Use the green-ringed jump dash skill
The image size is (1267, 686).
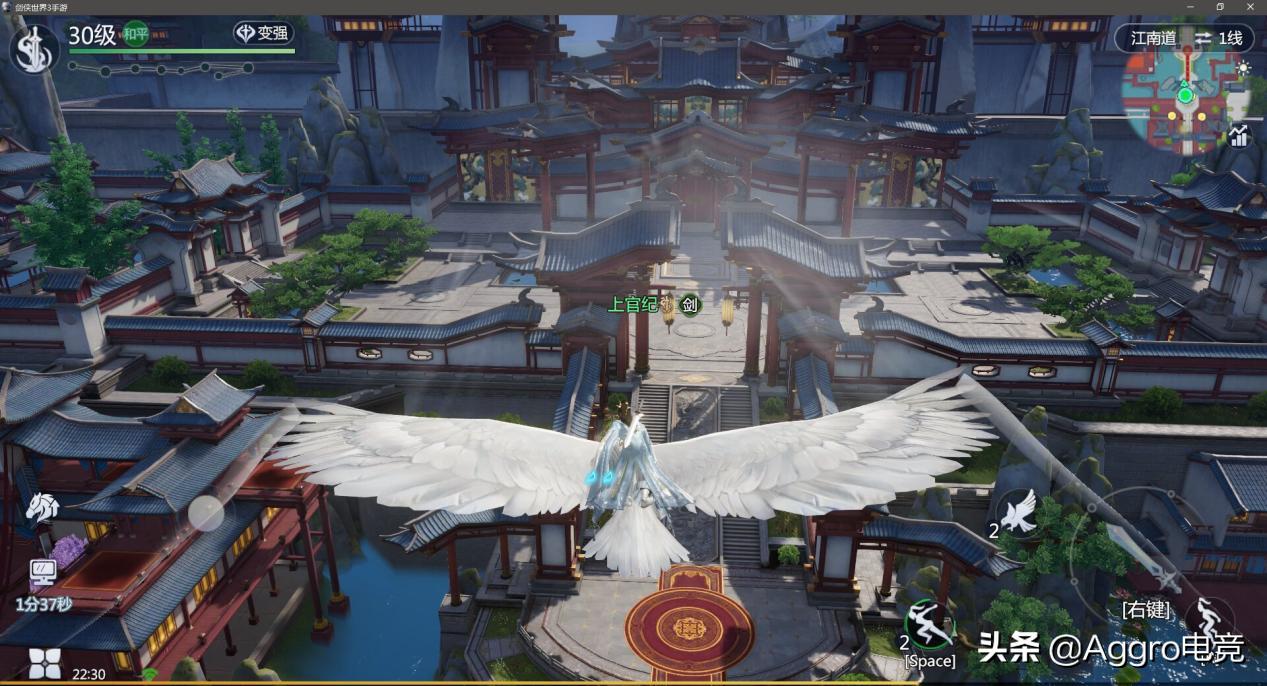(x=930, y=623)
